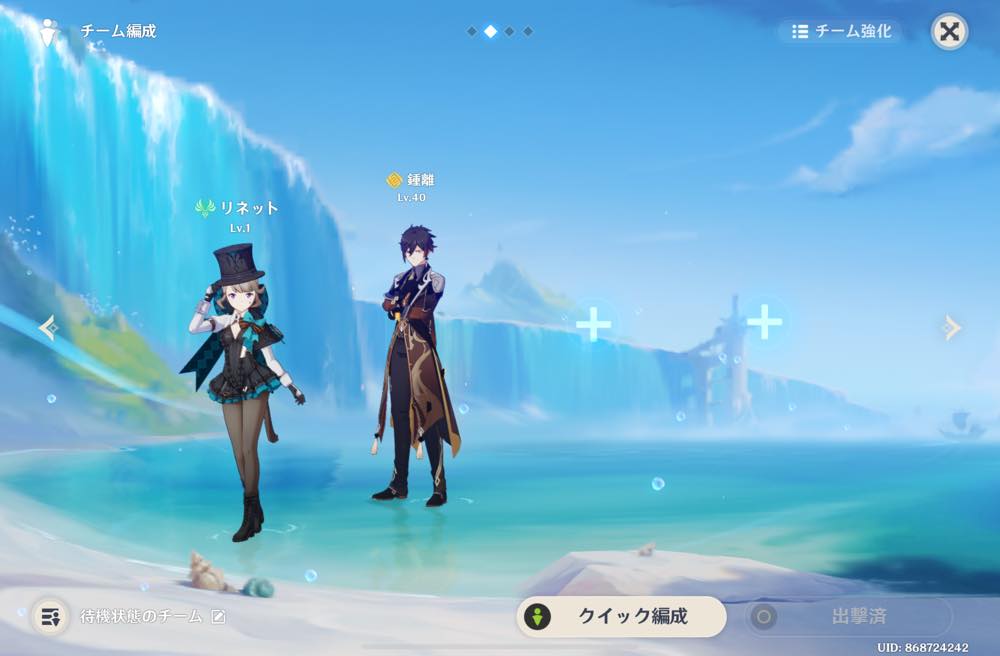
Task: Click the クイック編成 quick setup button
Action: [x=621, y=616]
